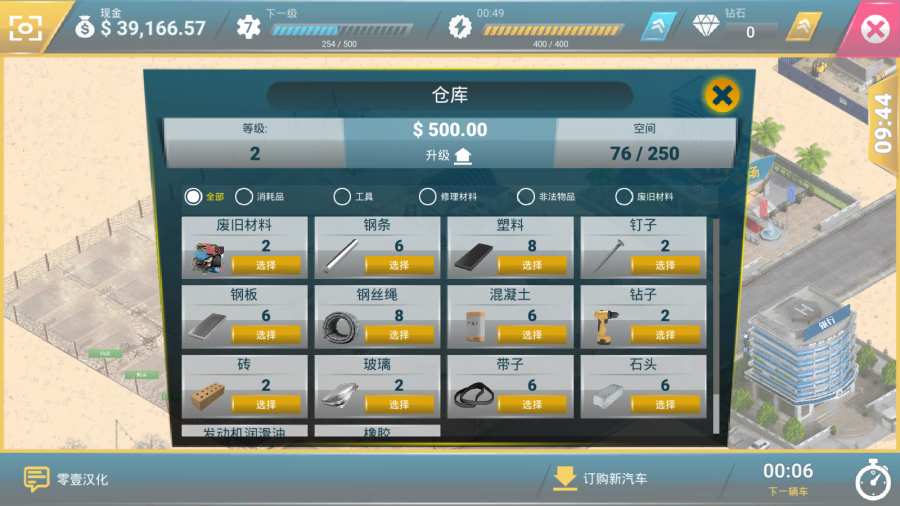Select the 全部 (all) filter radio button
Image resolution: width=900 pixels, height=506 pixels.
point(193,197)
